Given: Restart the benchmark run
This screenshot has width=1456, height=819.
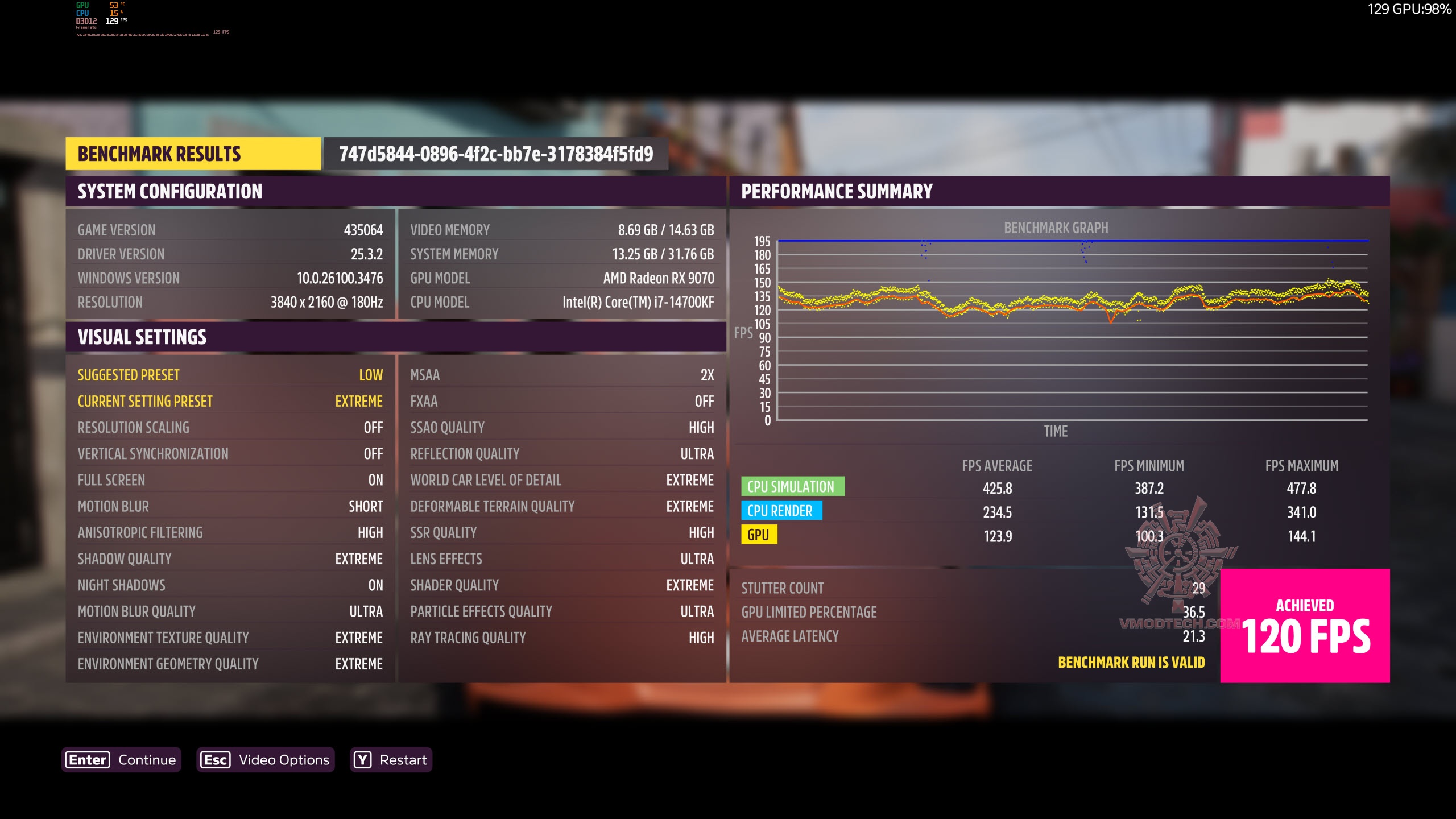Looking at the screenshot, I should 391,760.
